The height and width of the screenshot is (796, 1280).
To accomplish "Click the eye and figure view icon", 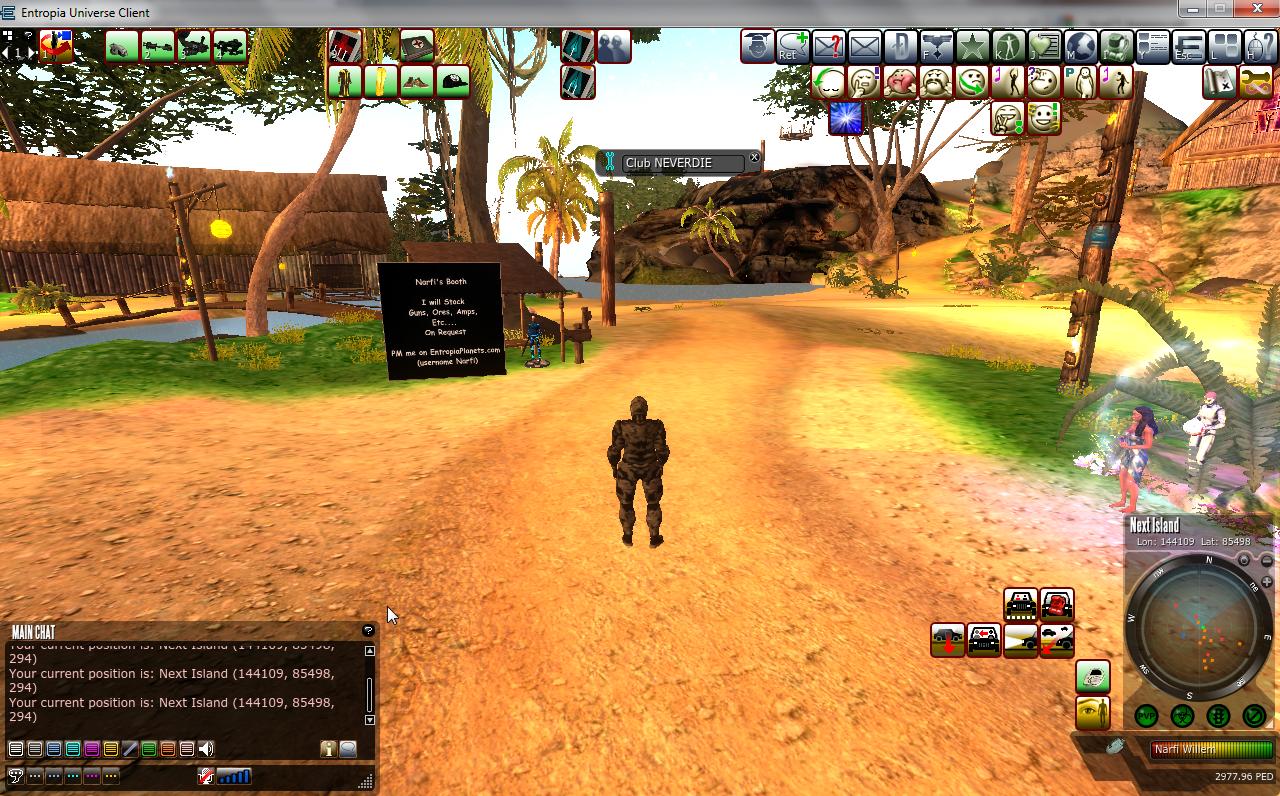I will click(1093, 713).
